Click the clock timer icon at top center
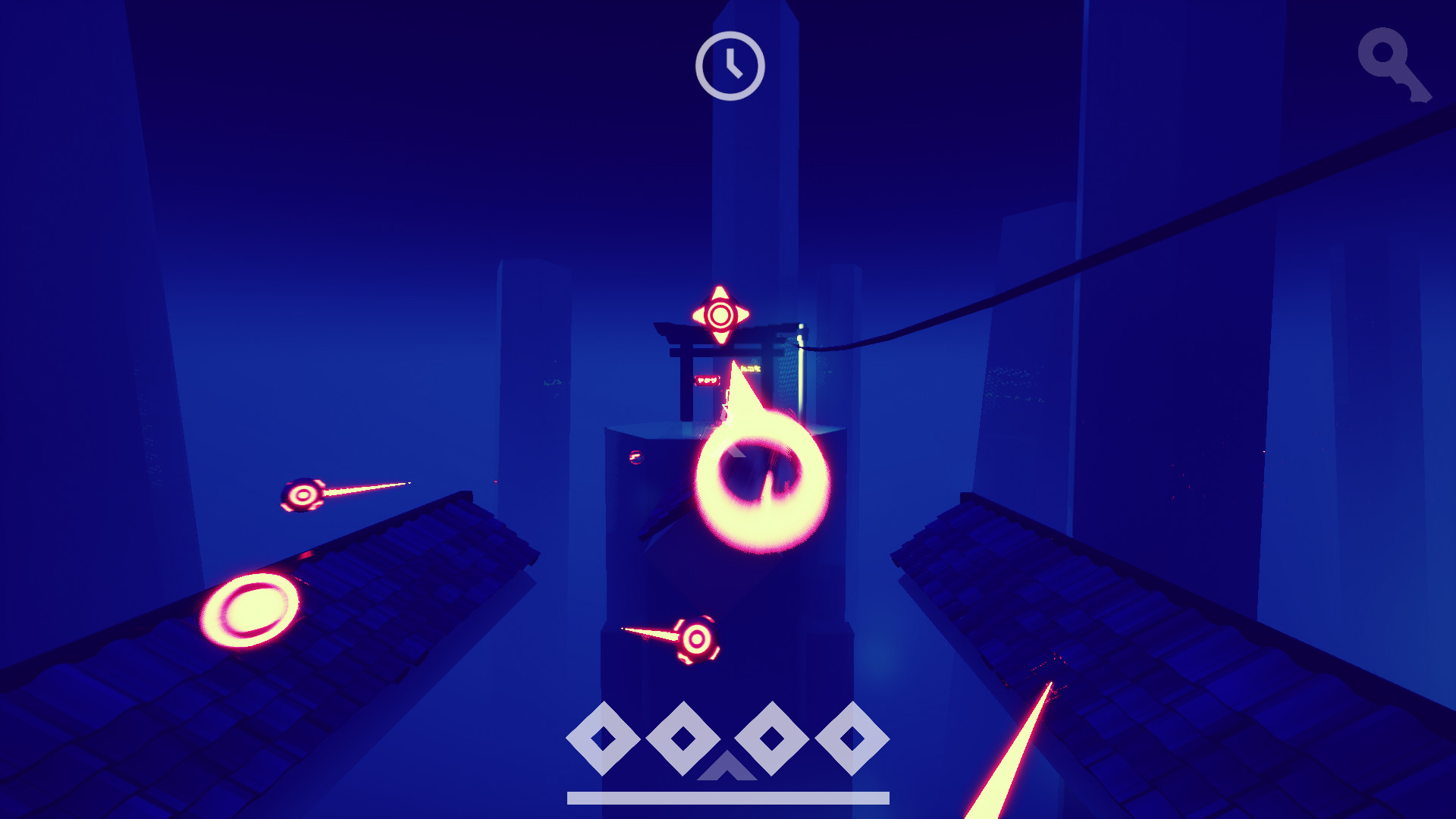Viewport: 1456px width, 819px height. 730,64
